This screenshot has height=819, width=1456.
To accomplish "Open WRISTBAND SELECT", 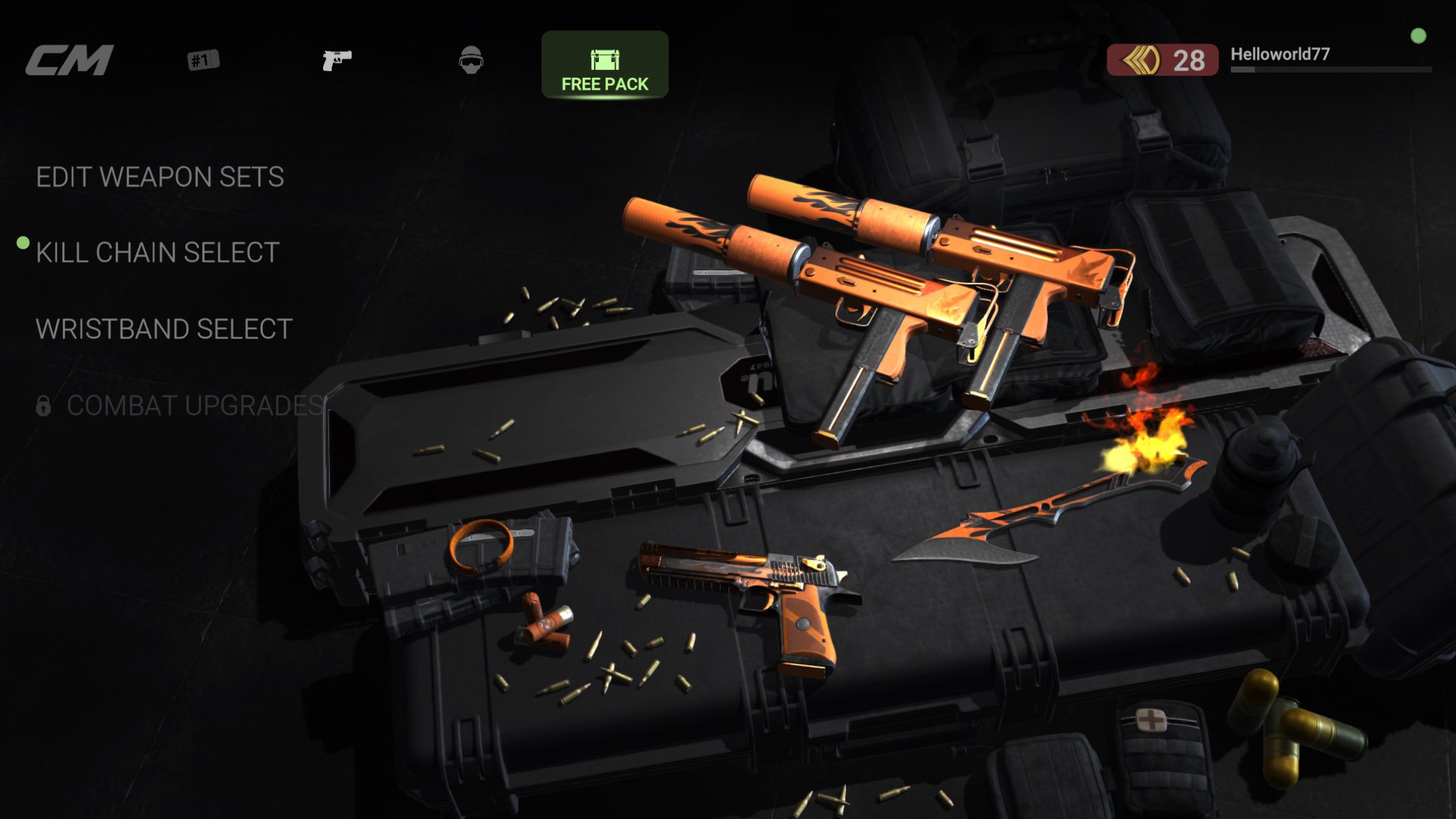I will (165, 328).
